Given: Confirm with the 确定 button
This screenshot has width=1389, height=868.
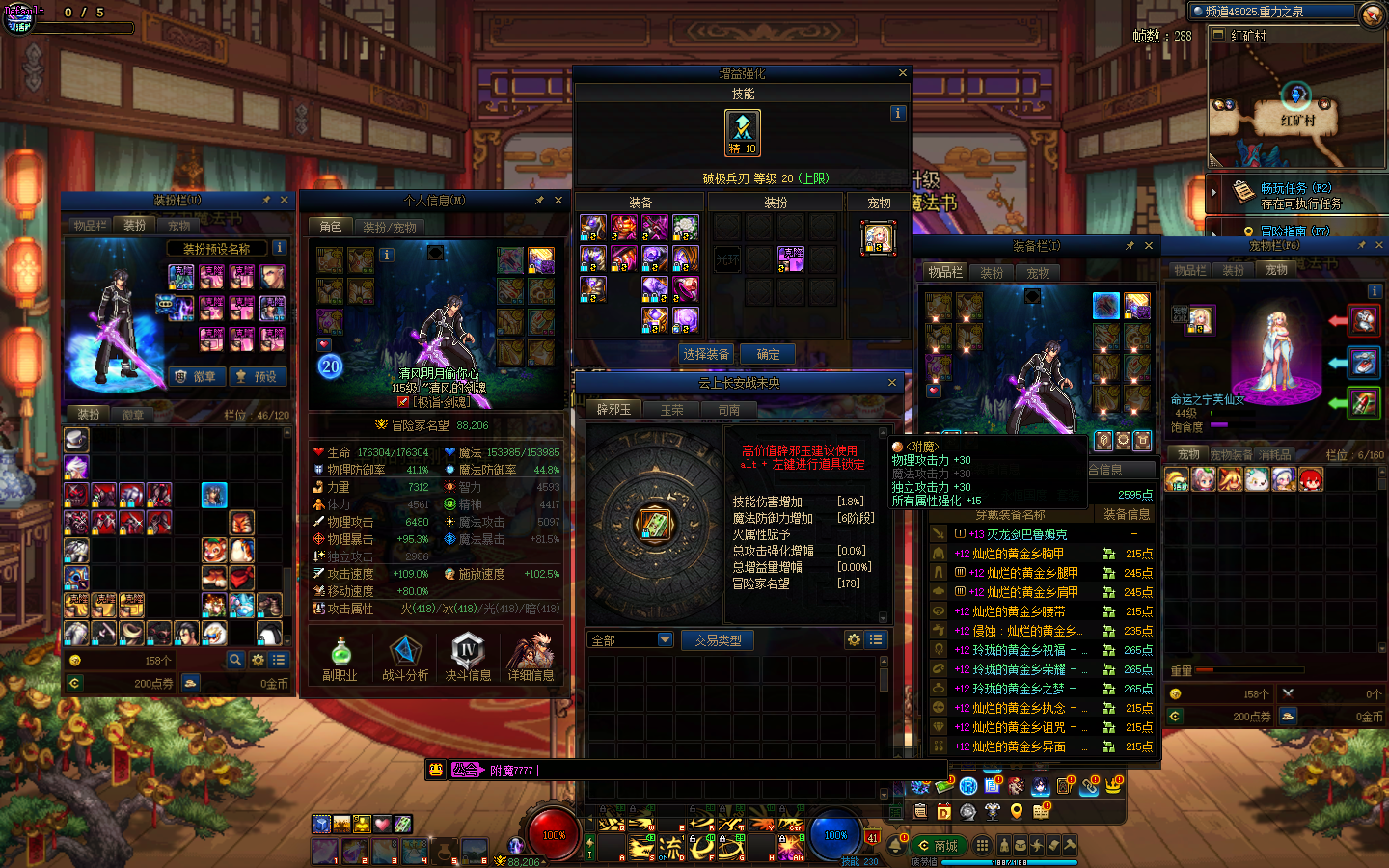Looking at the screenshot, I should (x=768, y=354).
